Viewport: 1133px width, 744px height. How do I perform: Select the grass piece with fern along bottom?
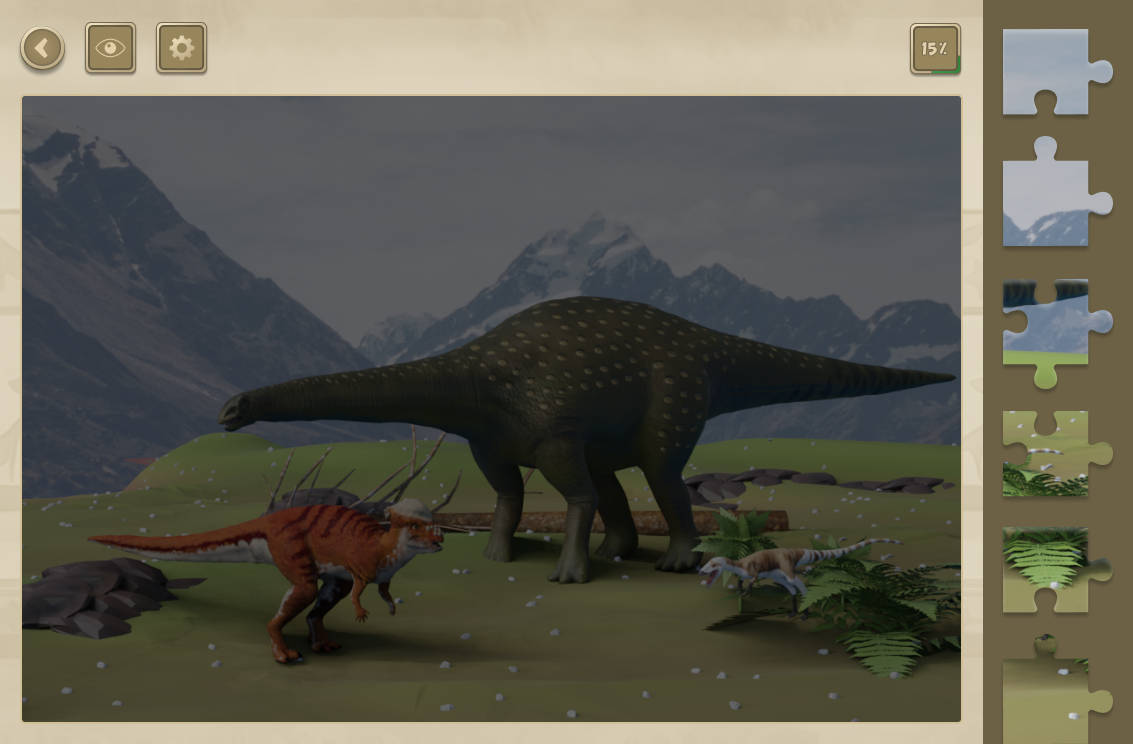[x=1048, y=454]
